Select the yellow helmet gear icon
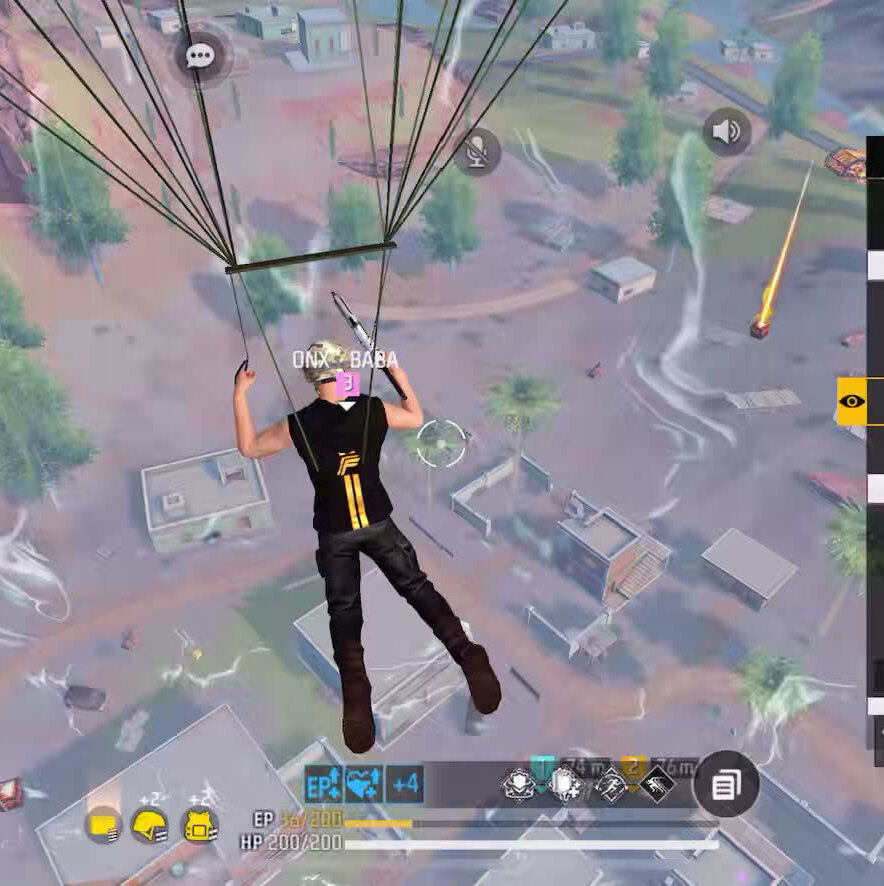 [x=150, y=825]
